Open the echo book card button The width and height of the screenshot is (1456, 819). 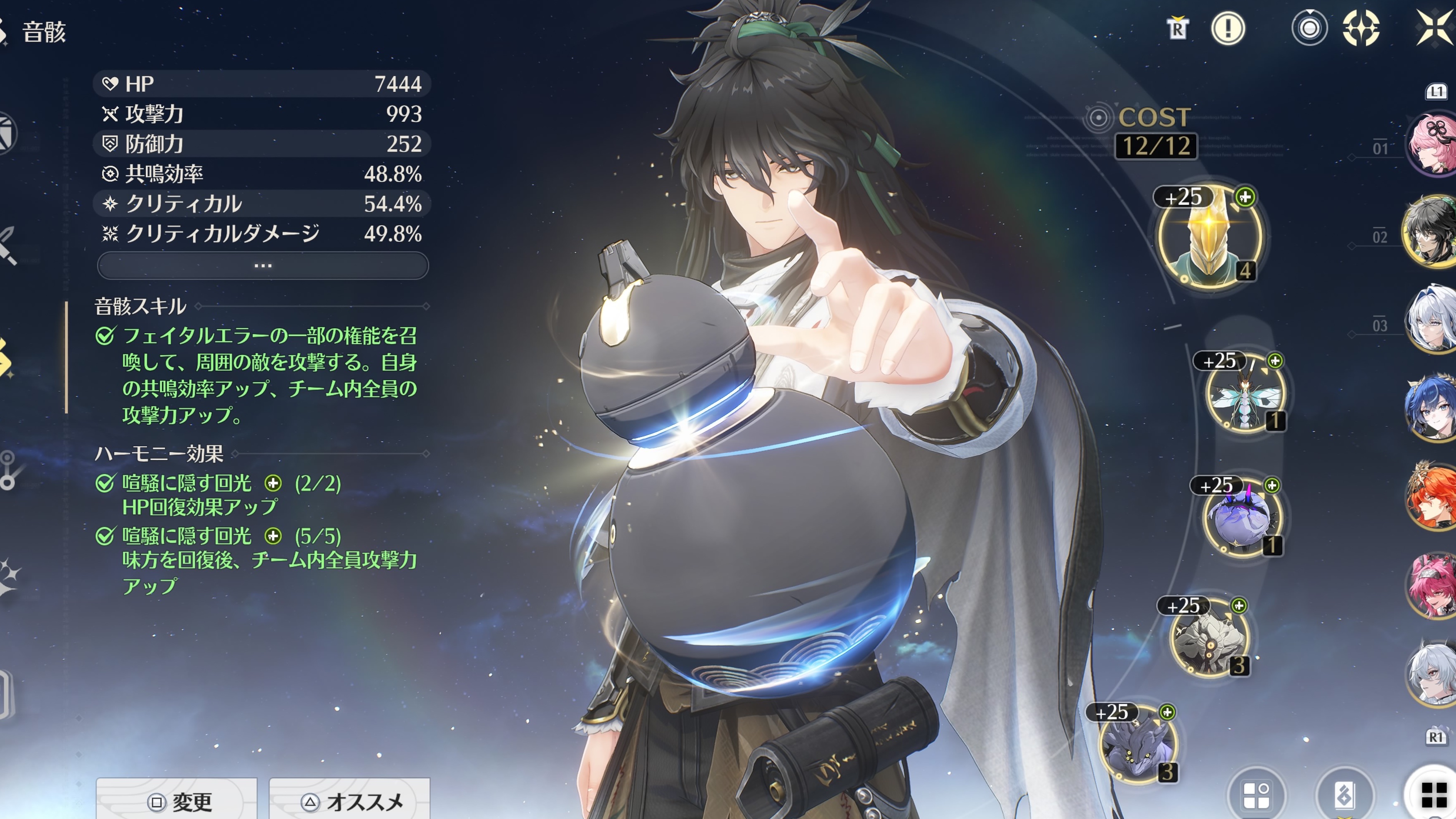tap(1345, 795)
